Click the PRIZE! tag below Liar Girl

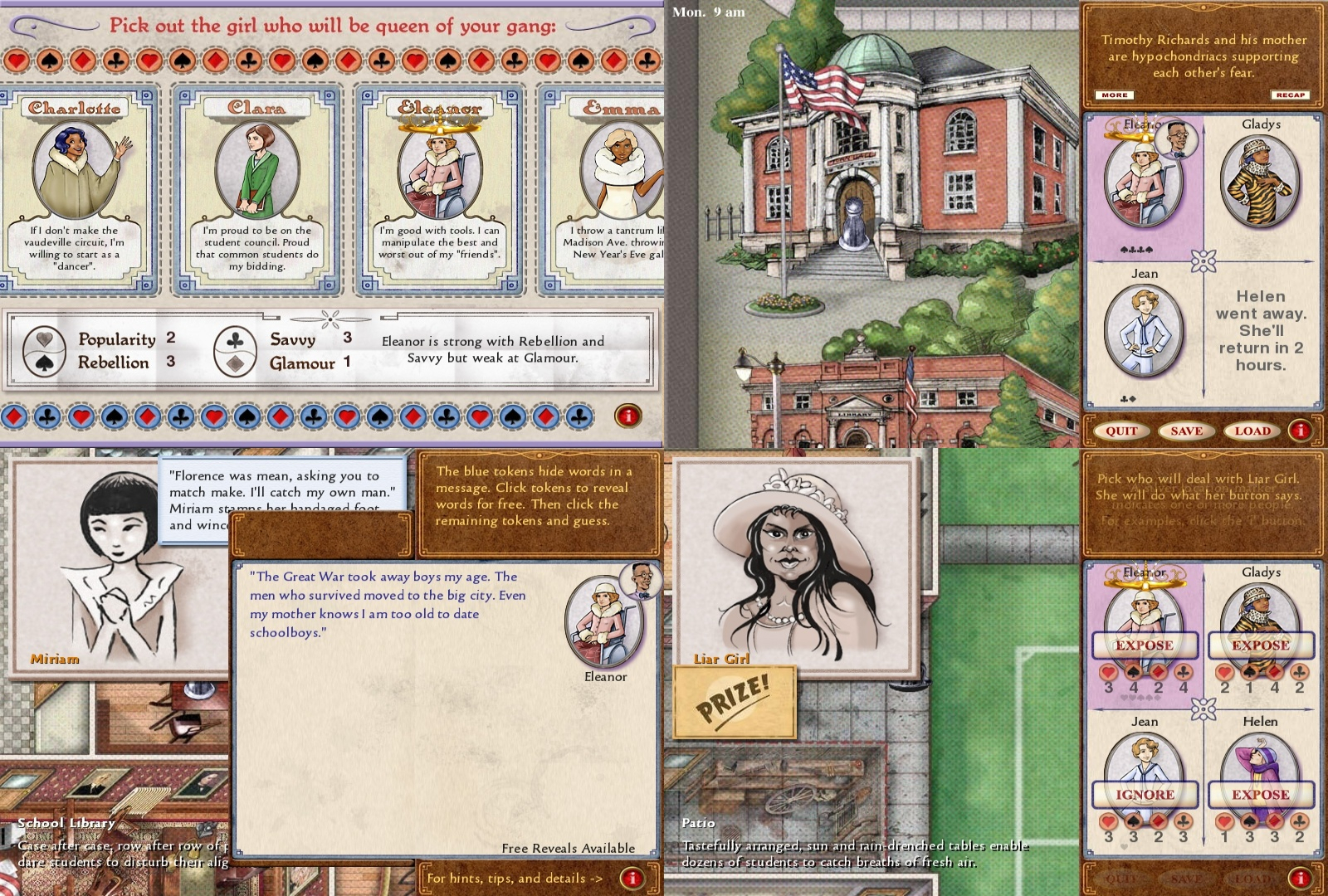click(x=734, y=702)
